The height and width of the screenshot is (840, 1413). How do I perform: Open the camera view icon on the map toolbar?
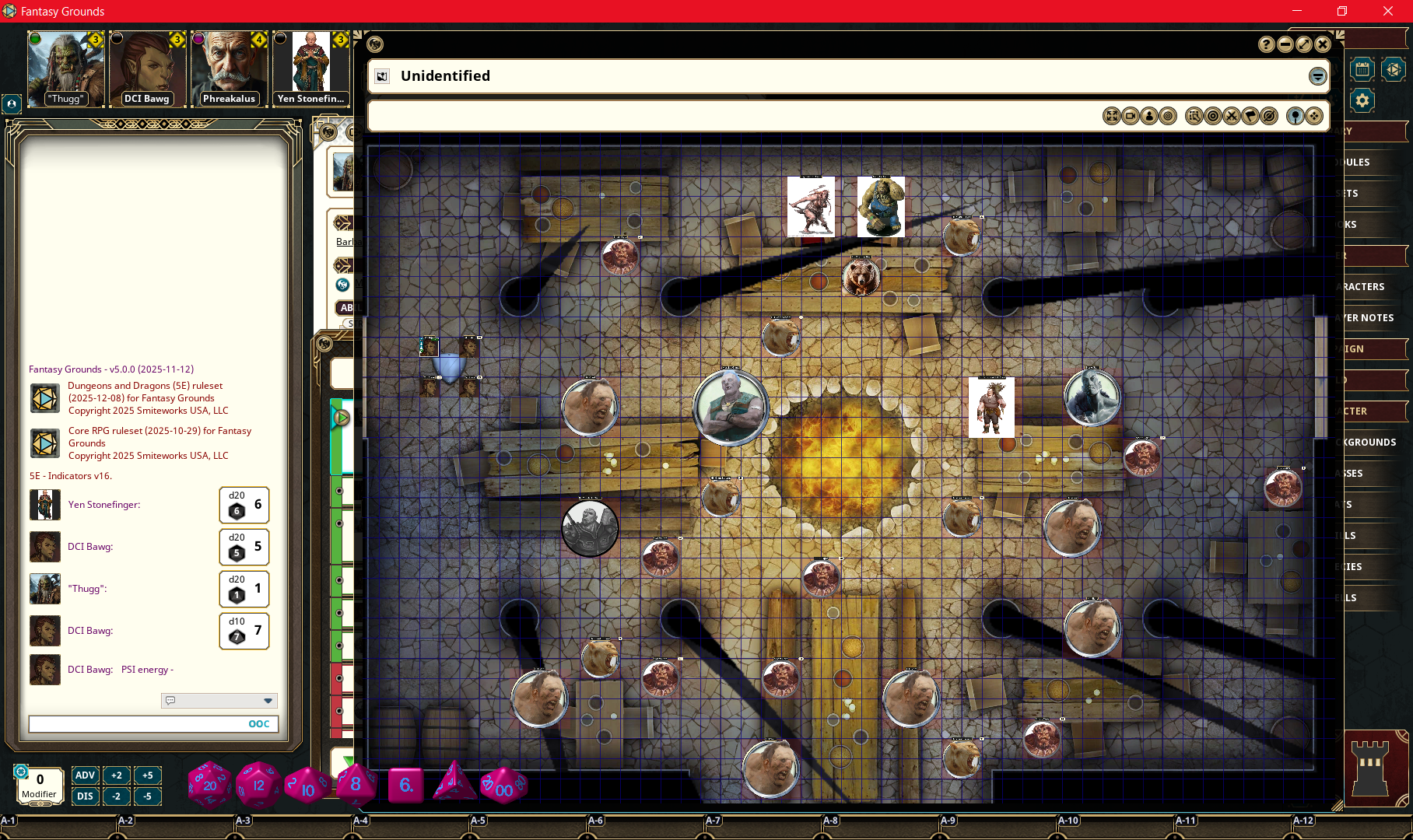click(1129, 116)
